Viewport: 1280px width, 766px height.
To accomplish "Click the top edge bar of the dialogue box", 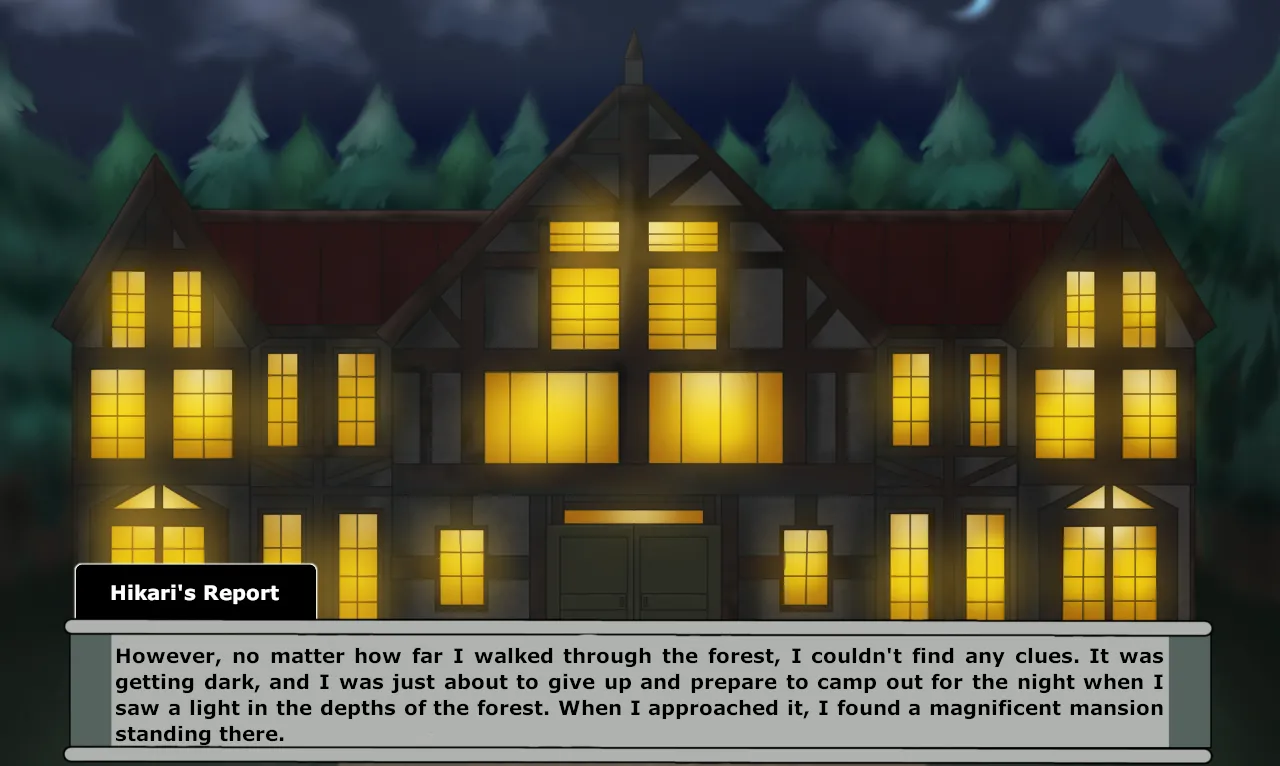I will click(x=640, y=629).
